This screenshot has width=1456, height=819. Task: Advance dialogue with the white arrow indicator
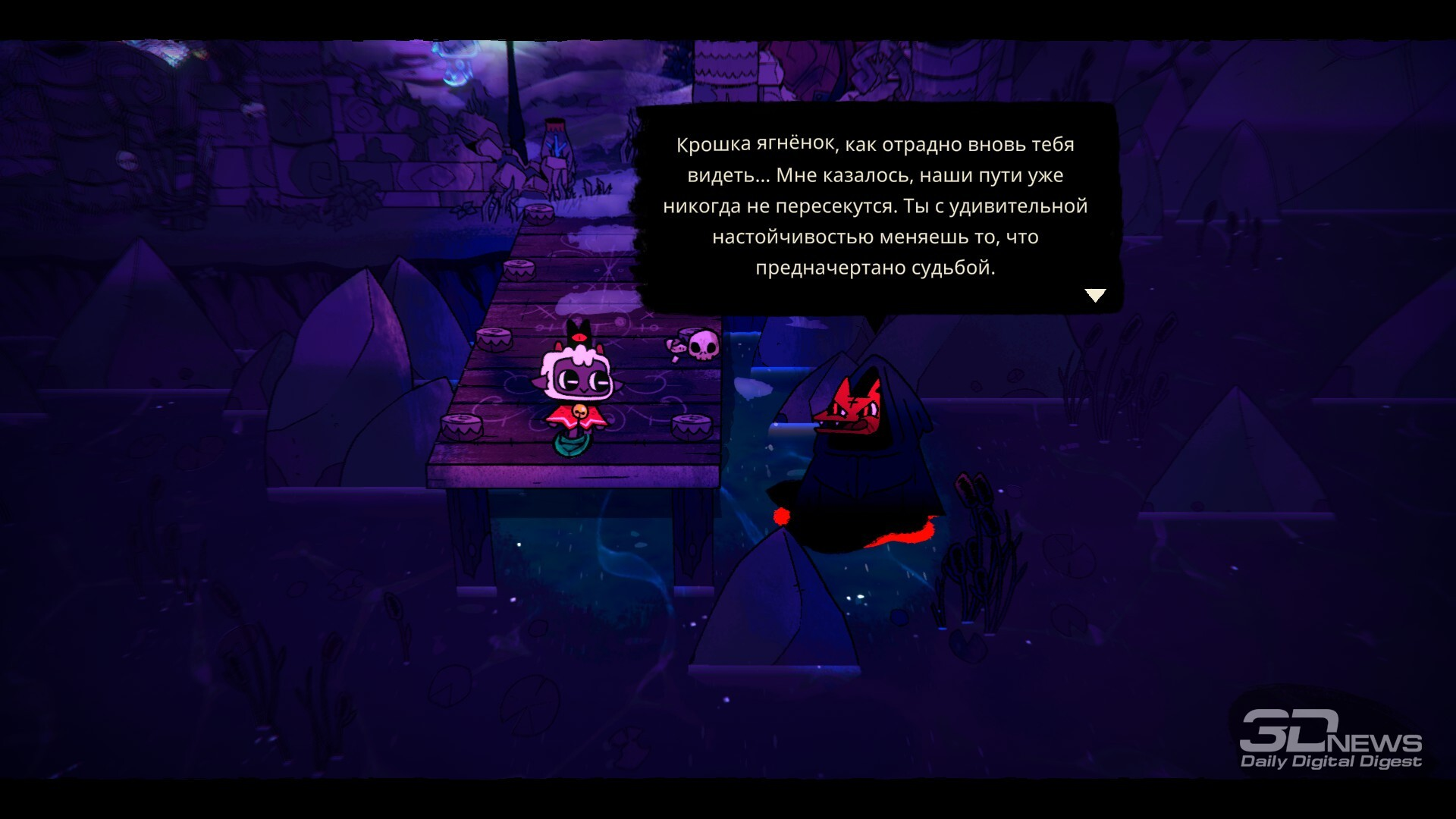pos(1095,295)
